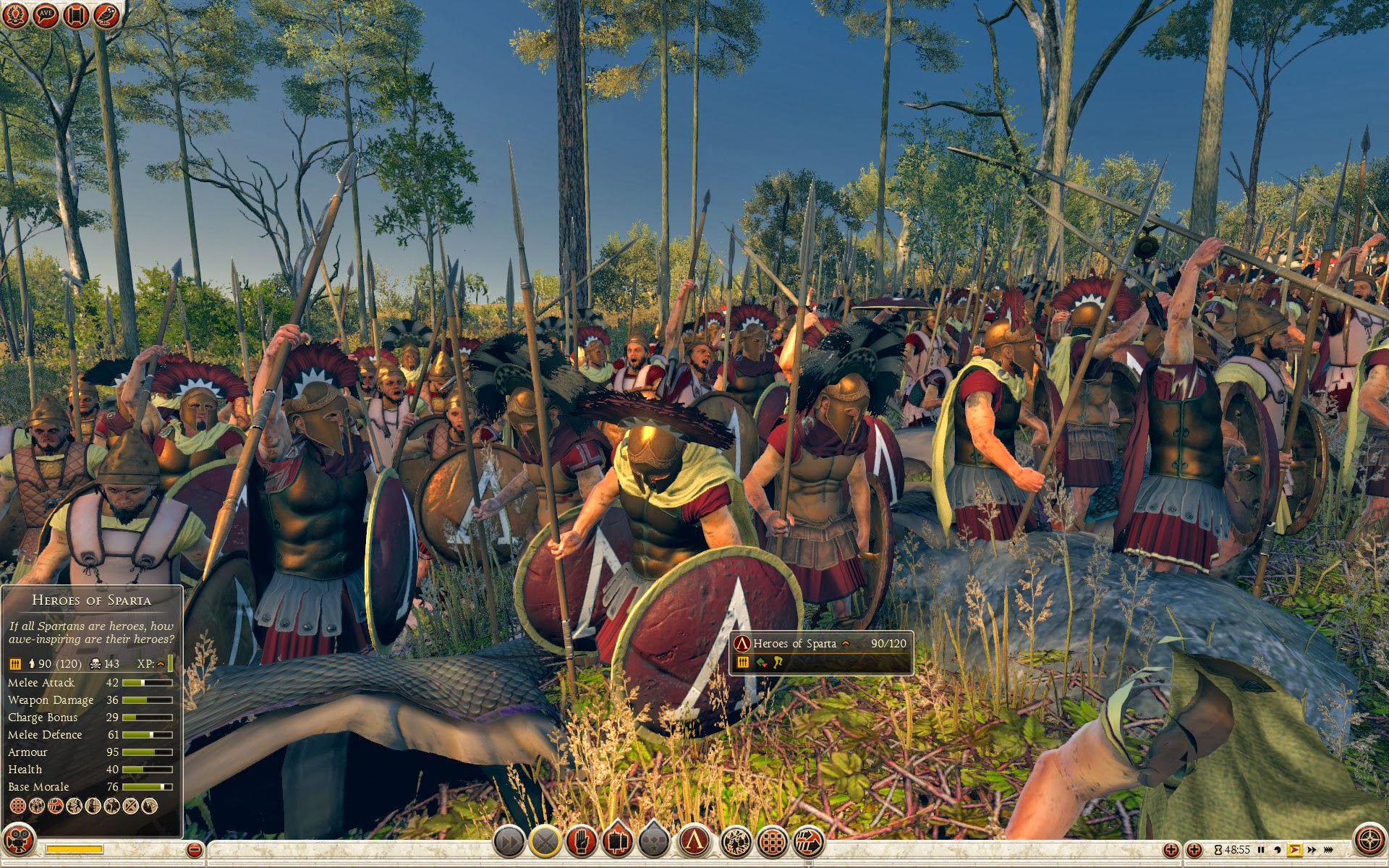Set battle speed to normal play
The image size is (1389, 868).
1294,850
